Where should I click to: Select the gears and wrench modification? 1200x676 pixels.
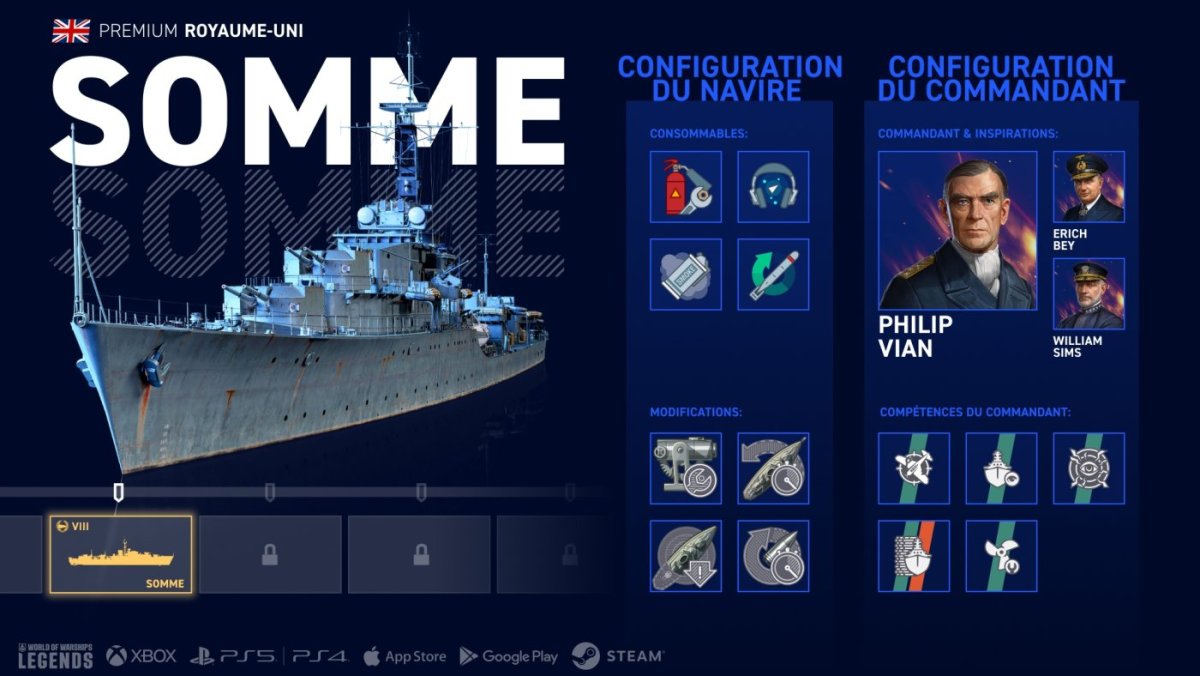[686, 468]
